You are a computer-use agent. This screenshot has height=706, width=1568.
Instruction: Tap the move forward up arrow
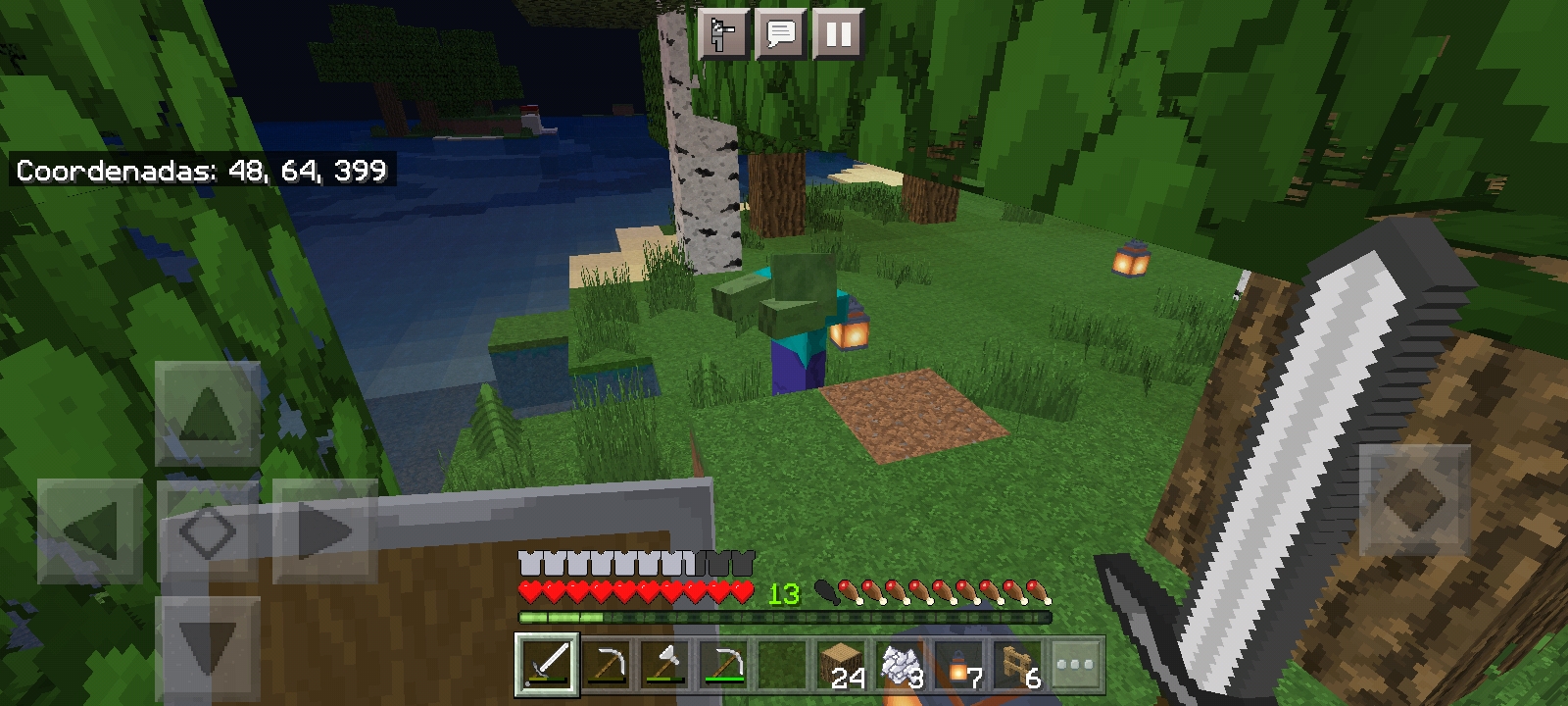[208, 413]
